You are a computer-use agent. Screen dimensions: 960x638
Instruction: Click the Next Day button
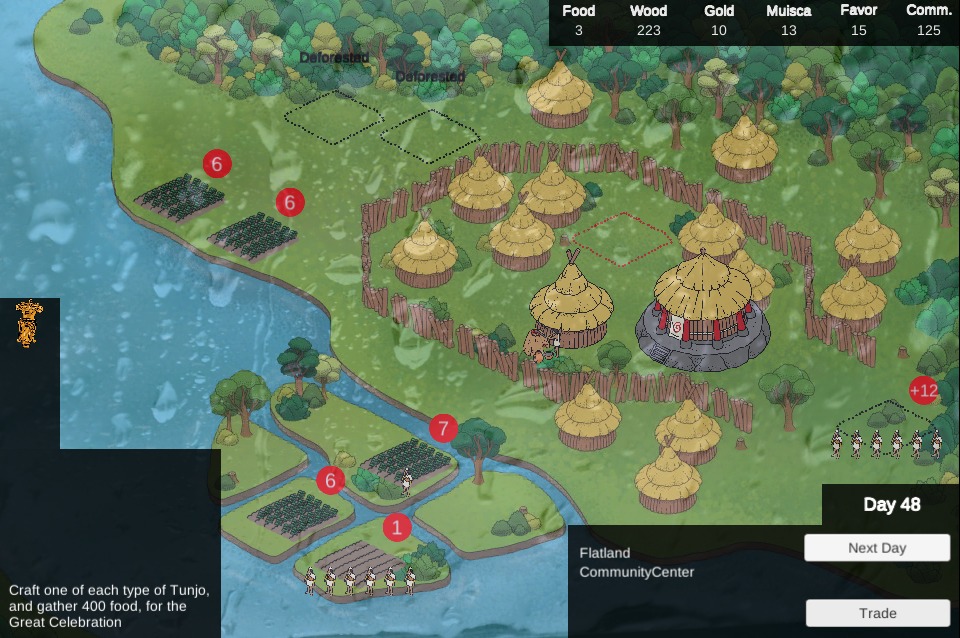point(876,548)
